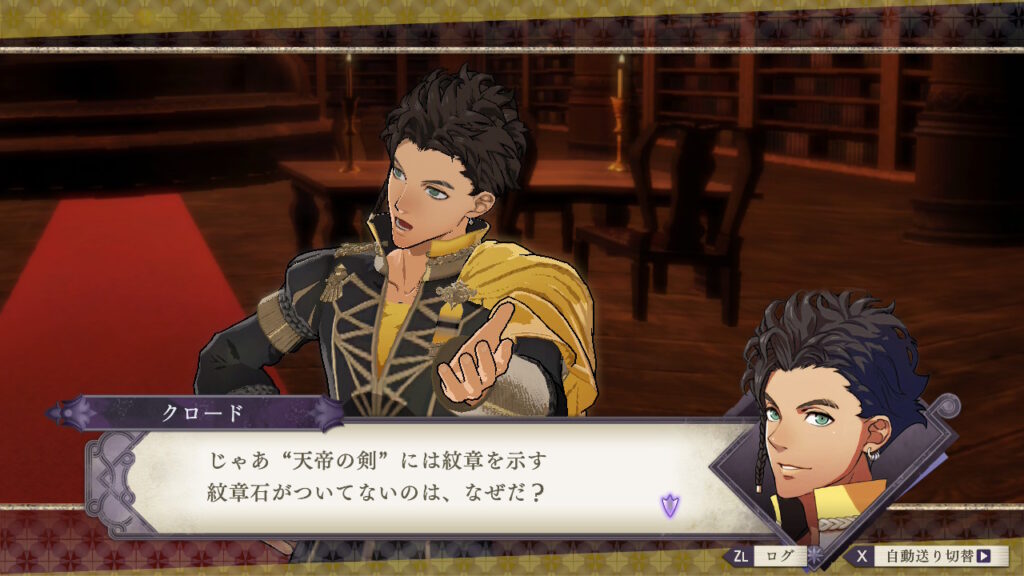Advance dialogue with the purple arrow indicator
This screenshot has width=1024, height=576.
pos(669,505)
